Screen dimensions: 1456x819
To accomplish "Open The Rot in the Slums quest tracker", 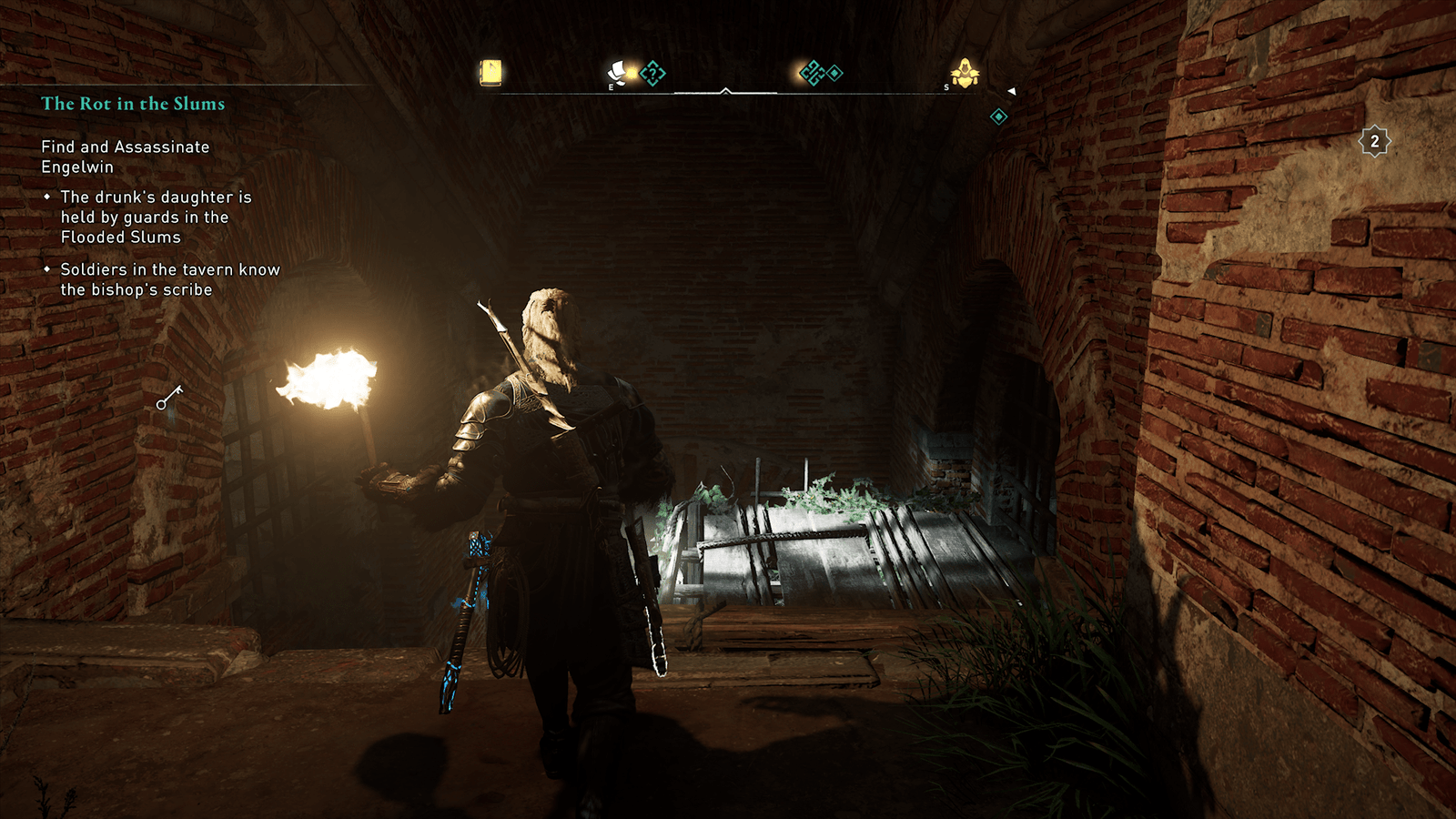I will 133,104.
